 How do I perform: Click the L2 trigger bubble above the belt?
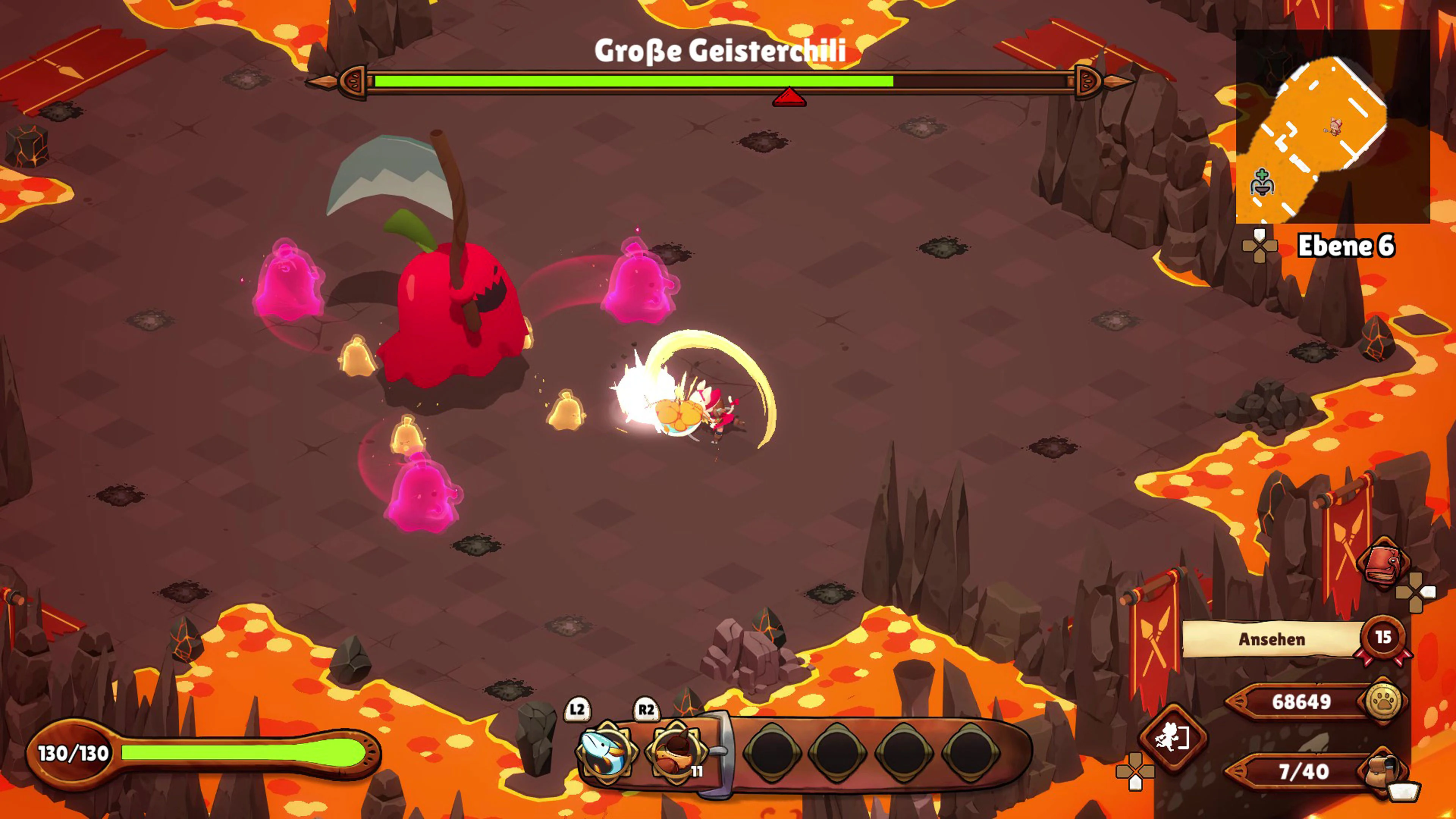pos(577,711)
